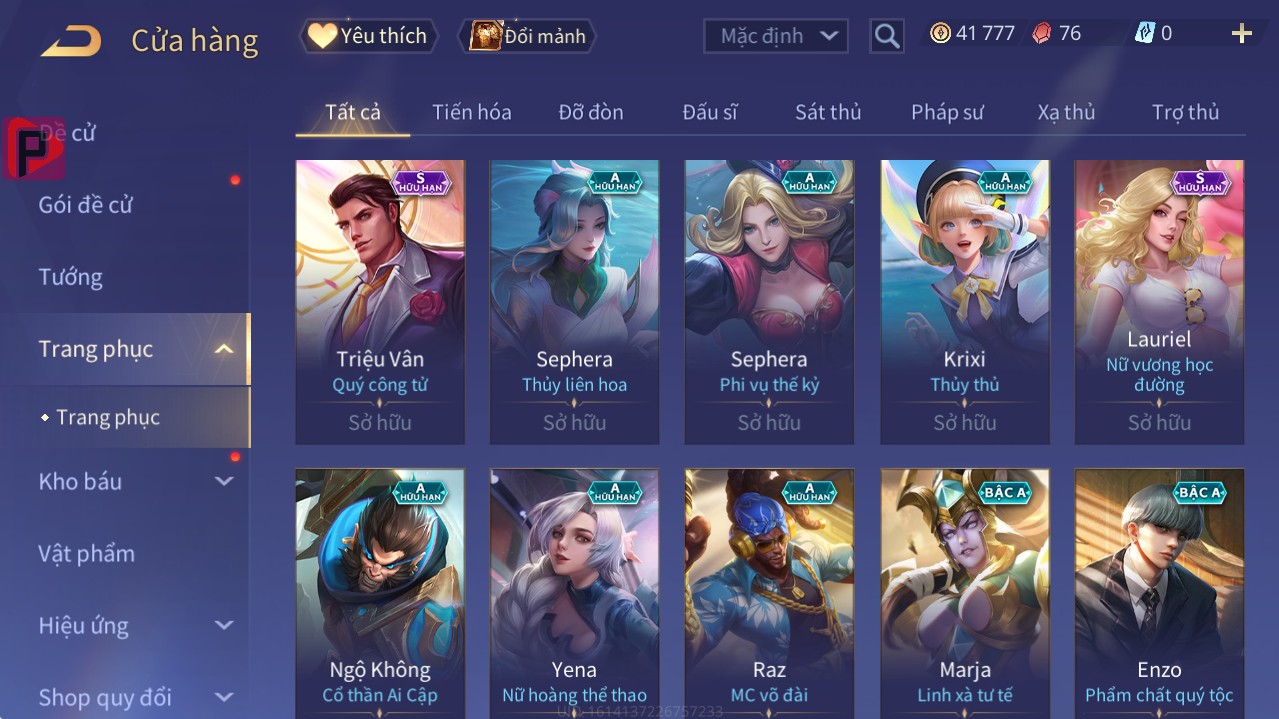Open the Đổi mảnh exchange

click(x=527, y=36)
